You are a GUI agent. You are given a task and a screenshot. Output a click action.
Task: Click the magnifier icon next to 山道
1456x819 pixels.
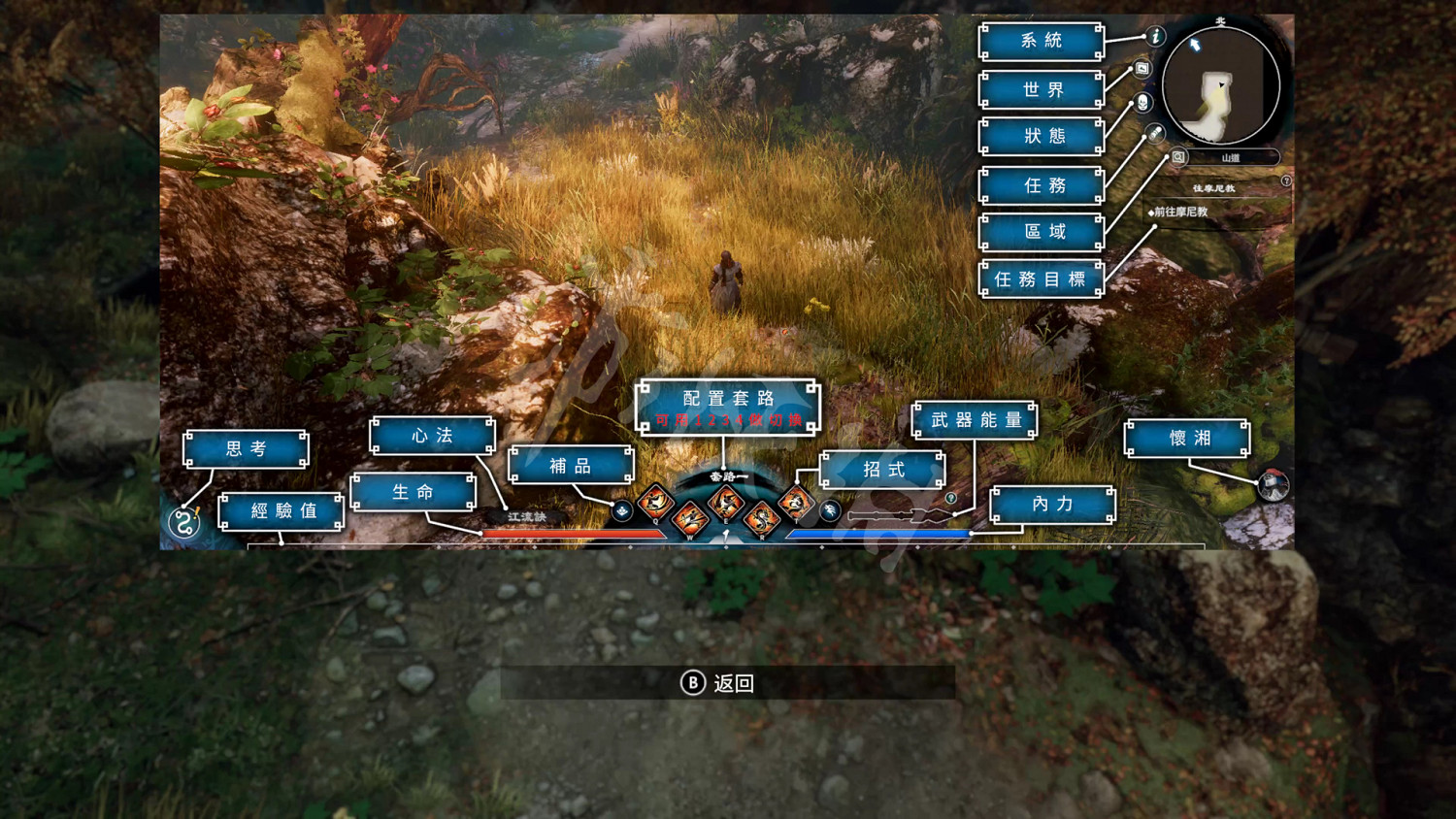[x=1177, y=156]
